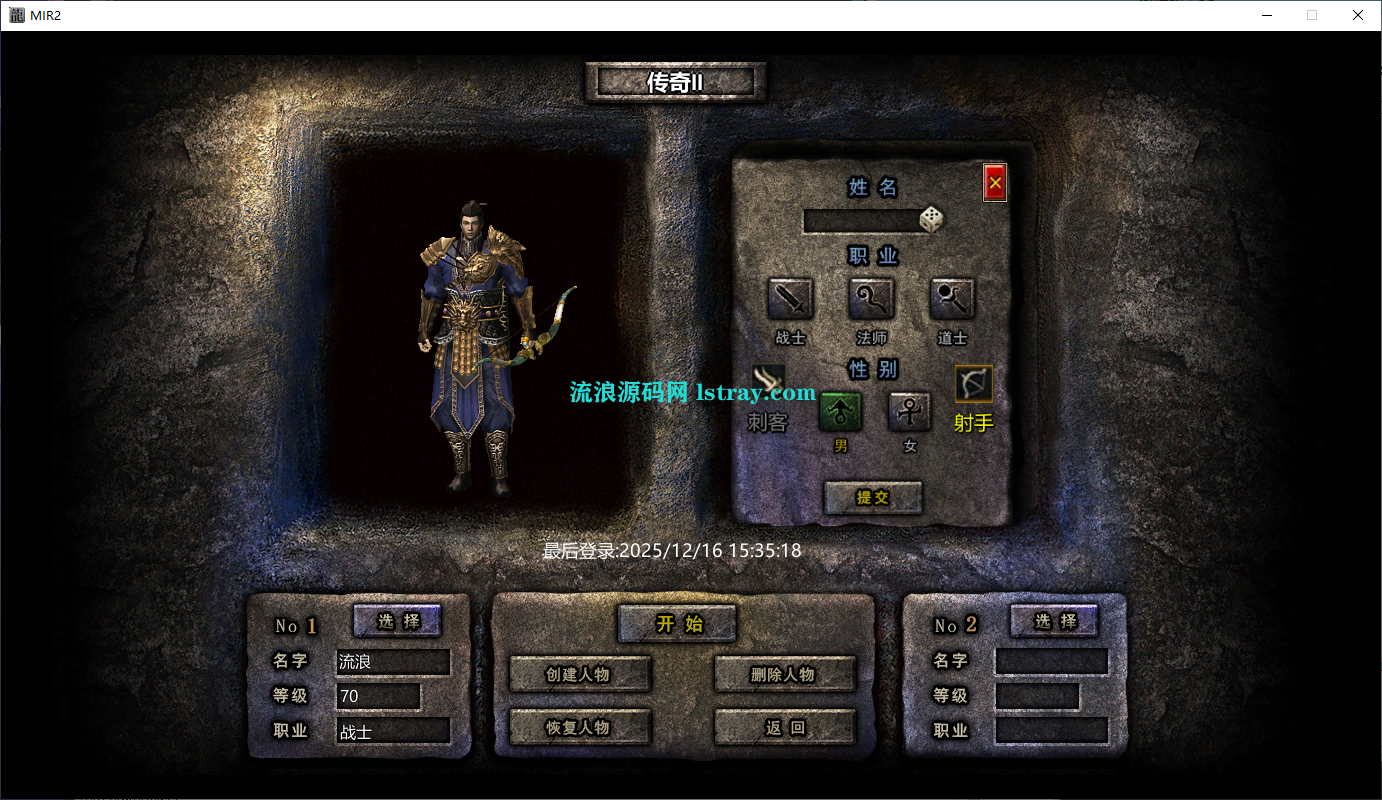Viewport: 1382px width, 800px height.
Task: Switch gender selection to female
Action: [x=909, y=412]
